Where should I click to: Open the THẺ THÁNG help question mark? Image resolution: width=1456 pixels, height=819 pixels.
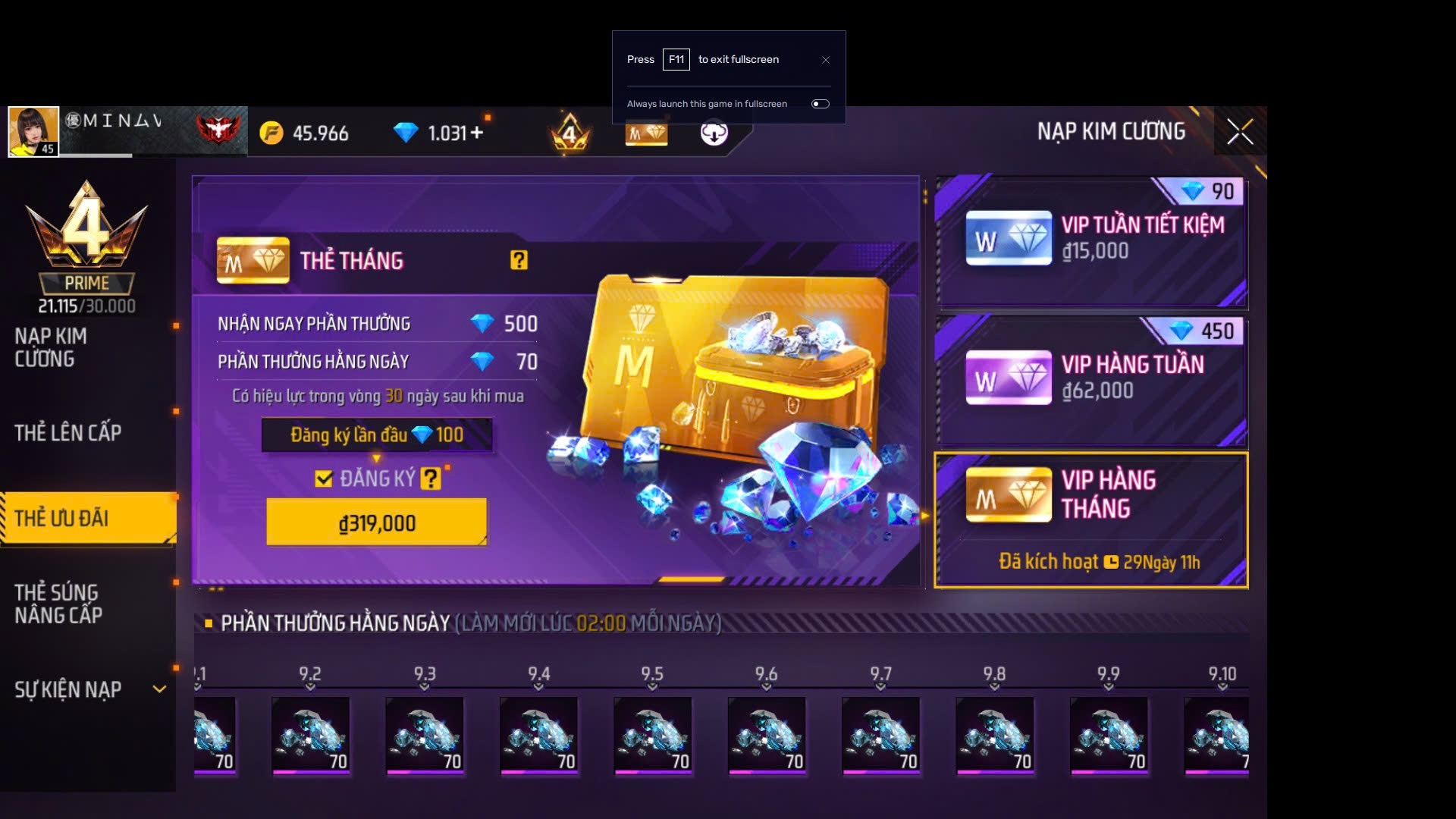(x=519, y=261)
